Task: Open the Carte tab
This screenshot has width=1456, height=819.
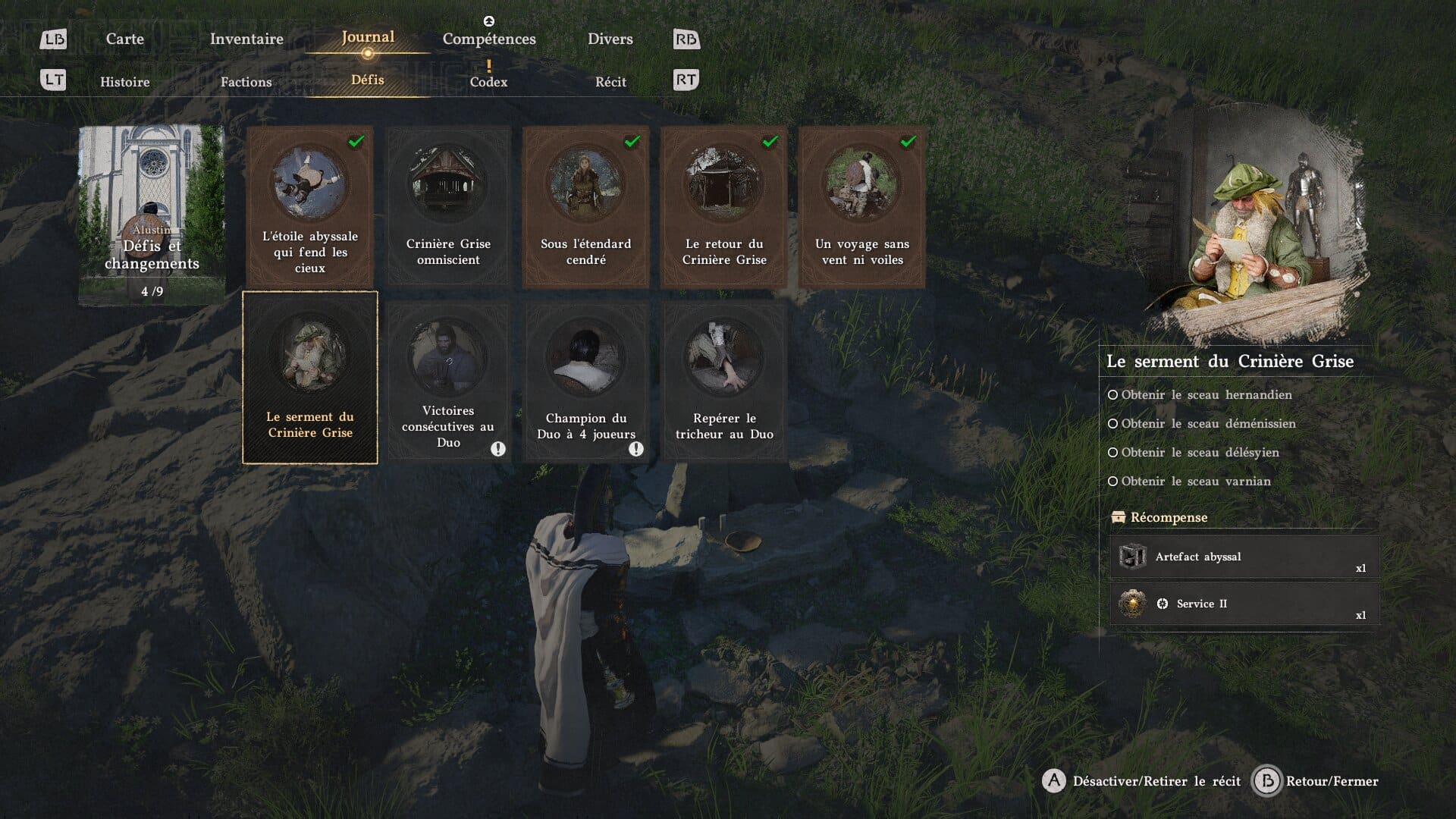Action: pos(124,39)
